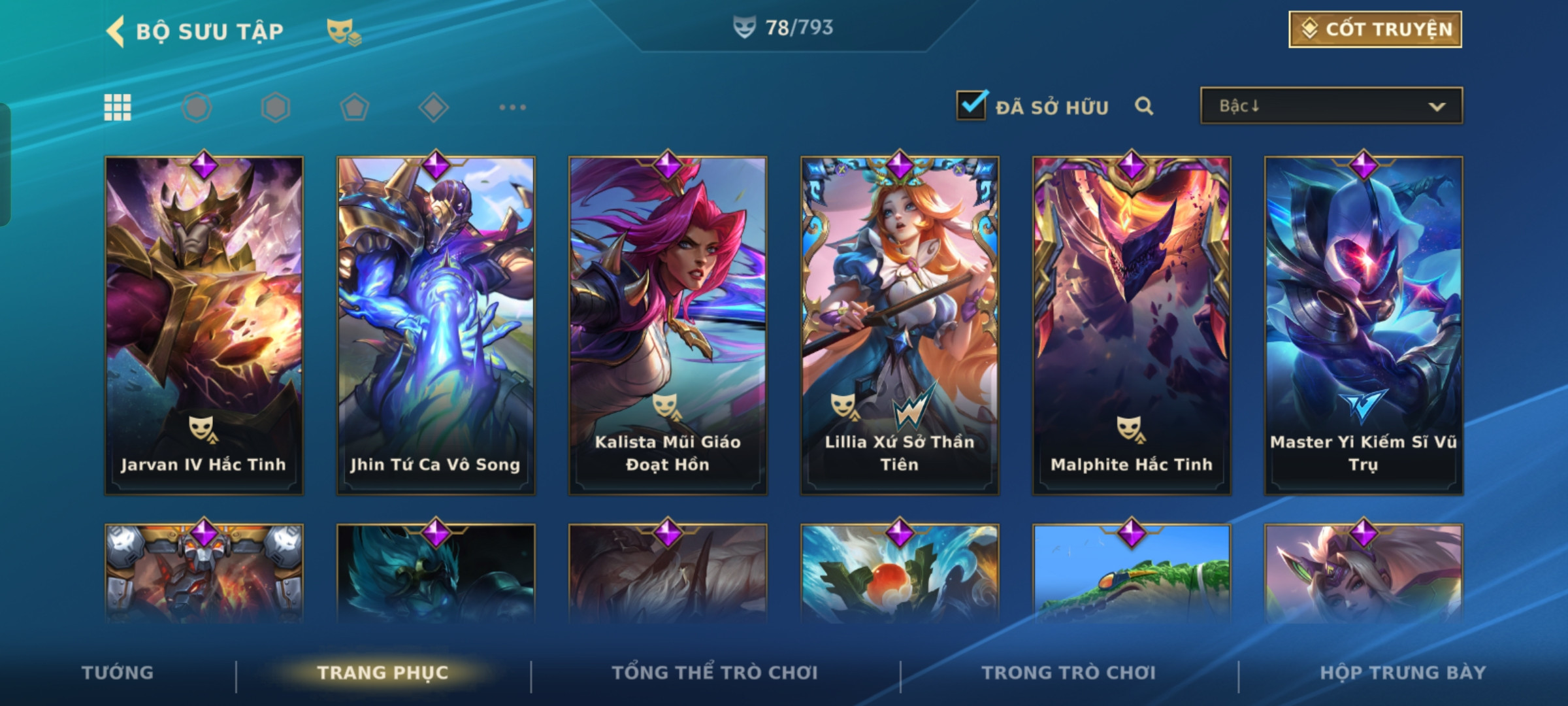Choose Master Yi Kiếm Sĩ Vũ Trụ skin
Image resolution: width=1568 pixels, height=706 pixels.
(x=1364, y=325)
